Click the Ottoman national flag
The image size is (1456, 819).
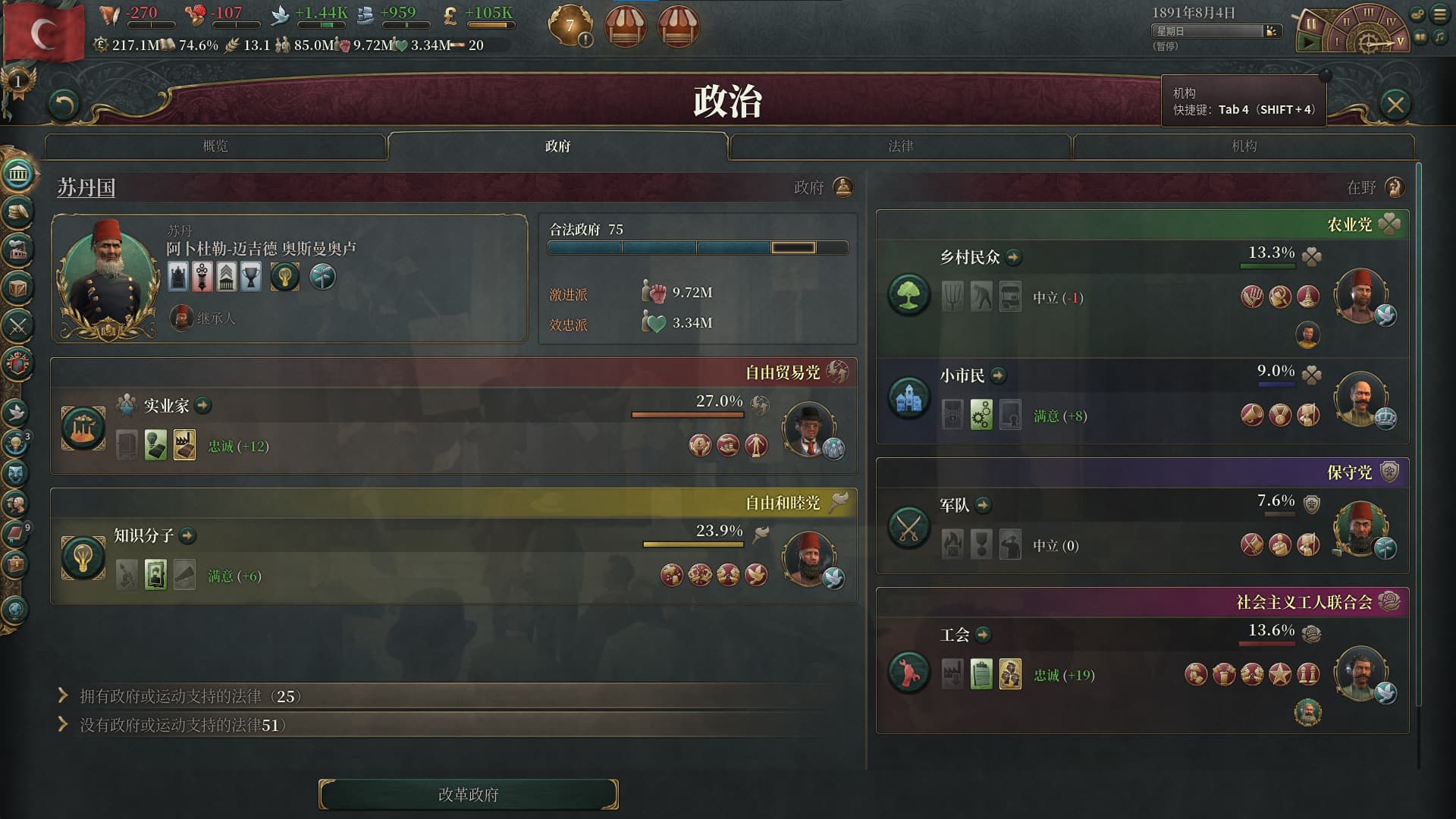coord(44,32)
